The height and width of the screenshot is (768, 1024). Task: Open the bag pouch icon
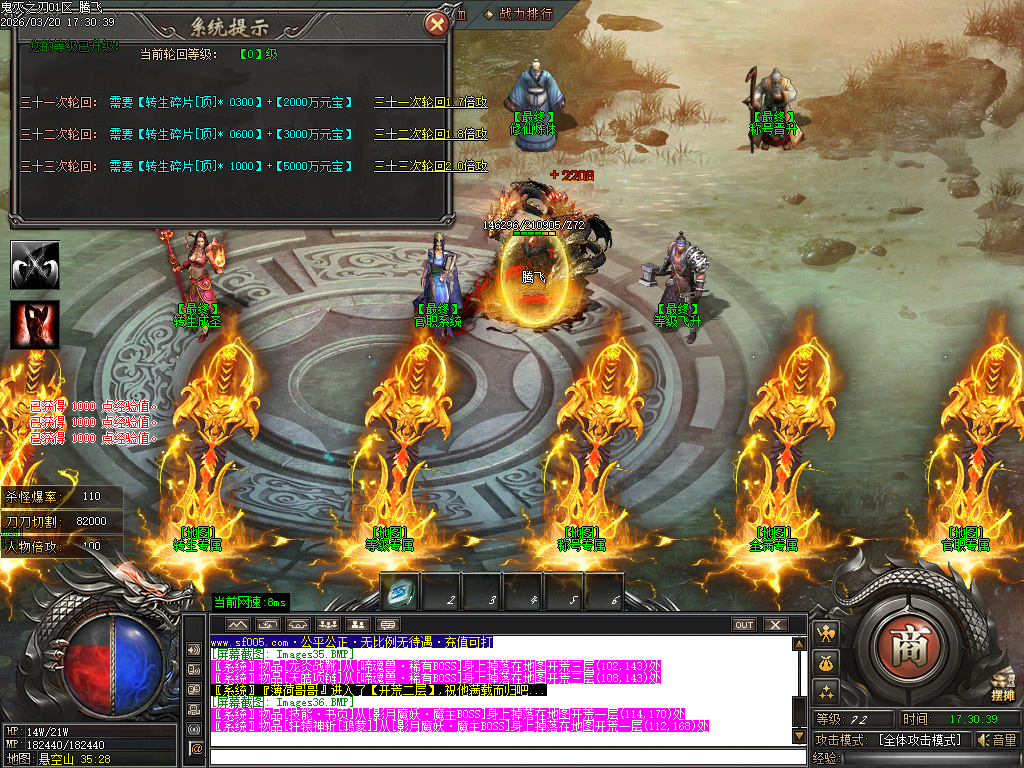click(x=826, y=662)
